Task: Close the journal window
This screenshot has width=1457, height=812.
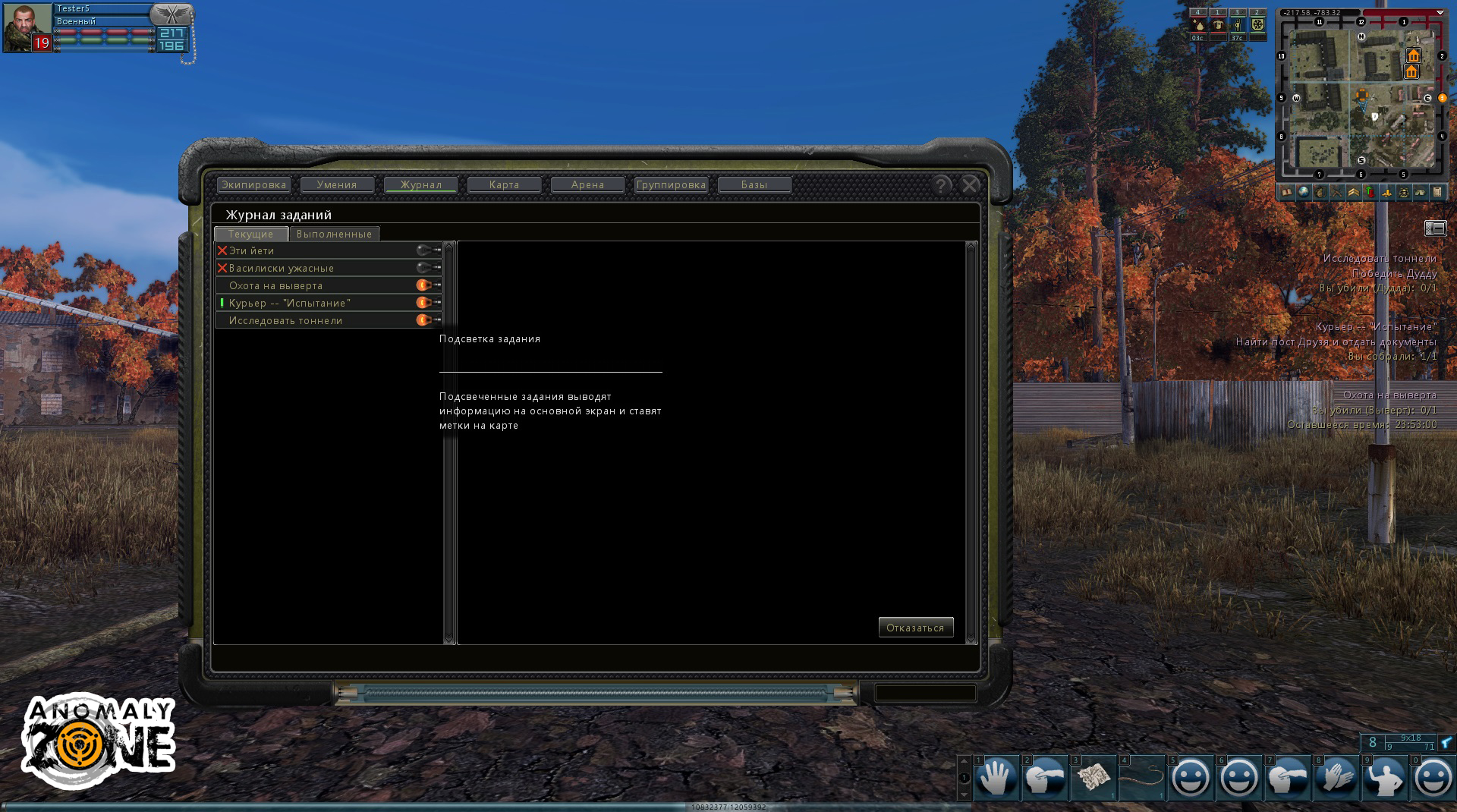Action: click(x=969, y=184)
